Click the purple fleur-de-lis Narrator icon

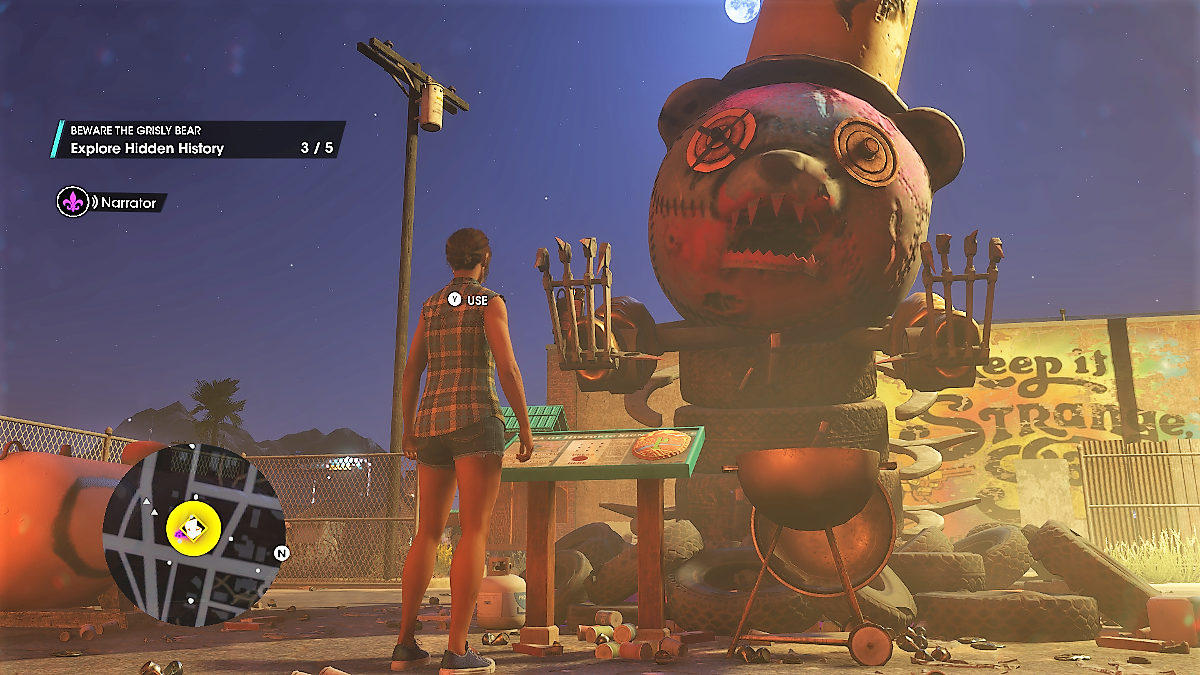[x=72, y=202]
